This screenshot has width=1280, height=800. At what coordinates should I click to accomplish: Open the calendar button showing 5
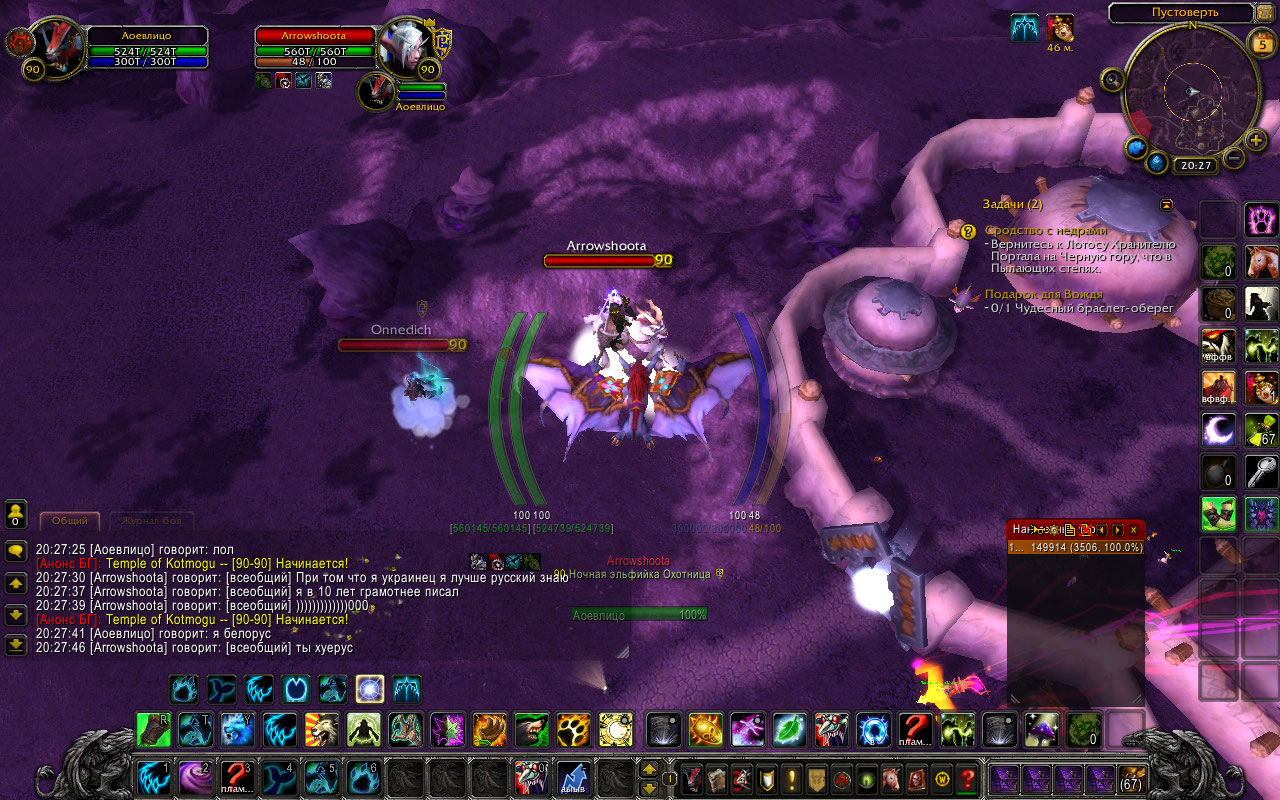[x=1262, y=43]
